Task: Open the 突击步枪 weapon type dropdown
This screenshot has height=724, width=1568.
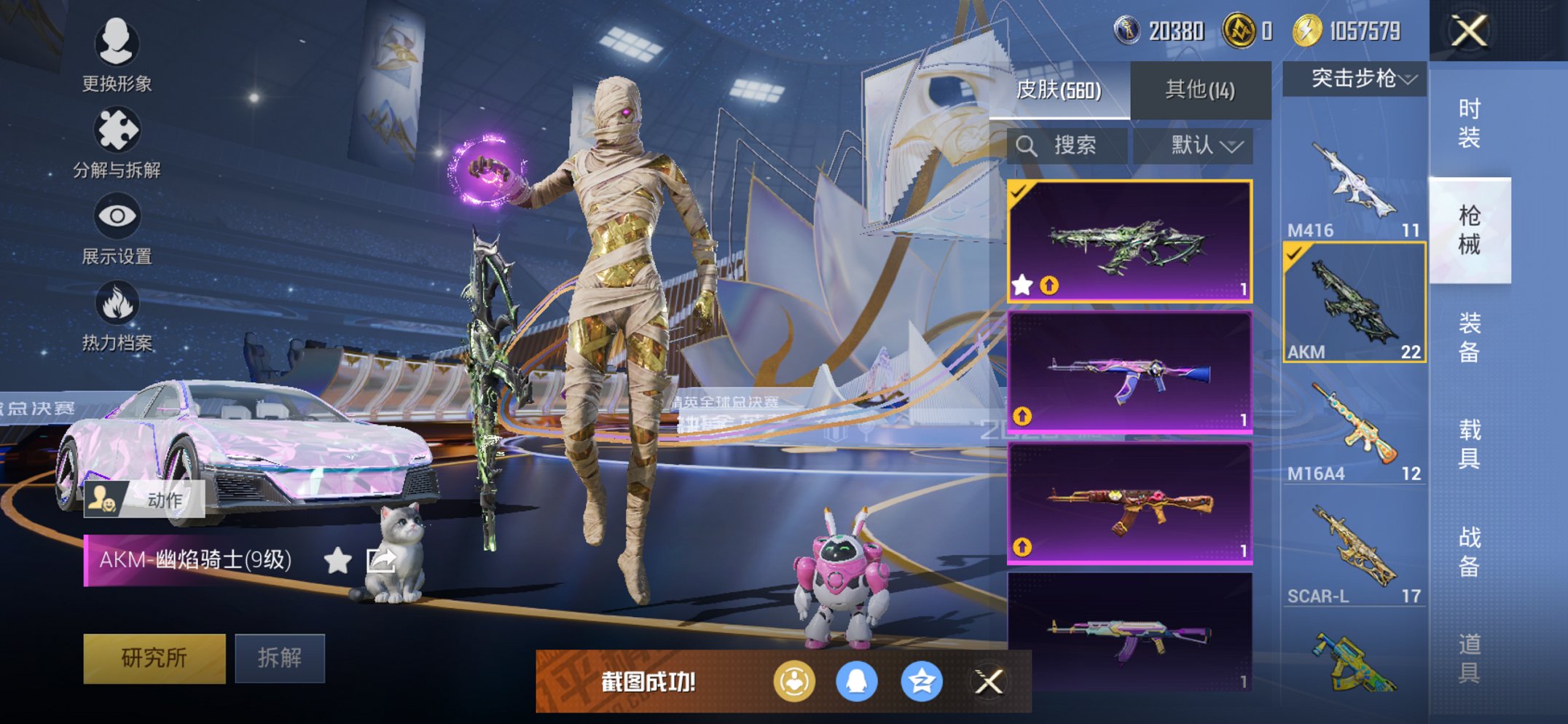Action: [1355, 78]
